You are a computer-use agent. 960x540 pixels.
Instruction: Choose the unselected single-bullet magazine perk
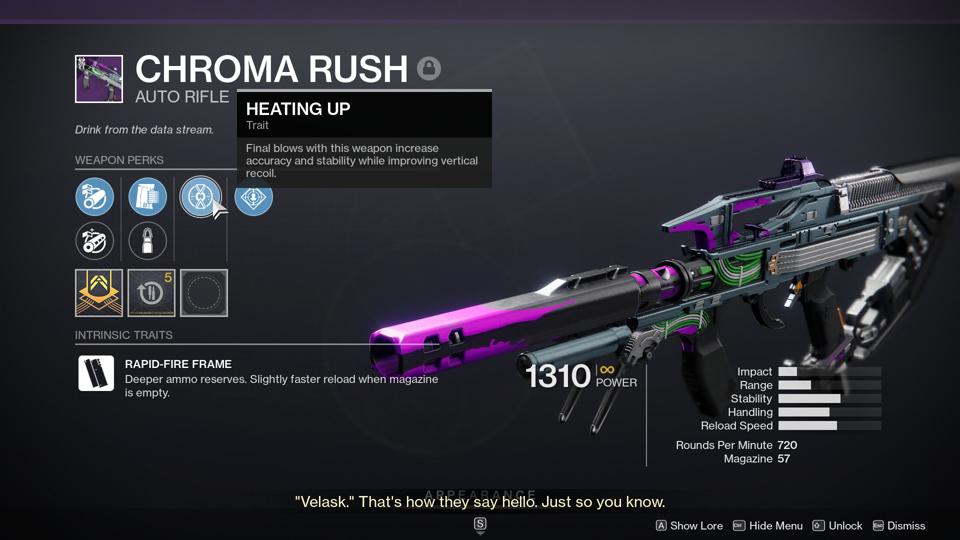pyautogui.click(x=148, y=241)
